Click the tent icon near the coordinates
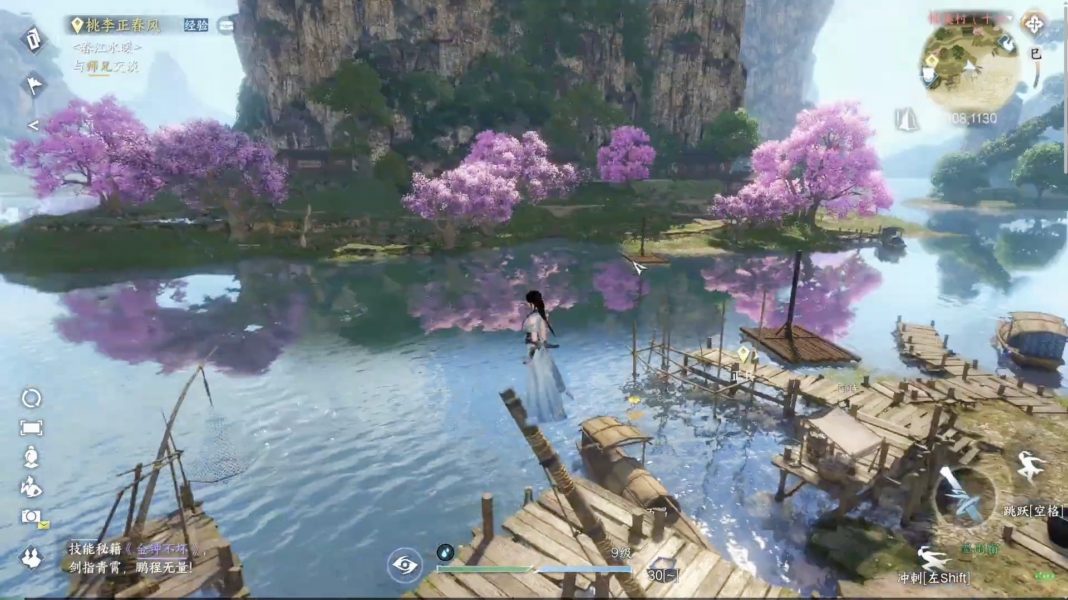 click(907, 119)
